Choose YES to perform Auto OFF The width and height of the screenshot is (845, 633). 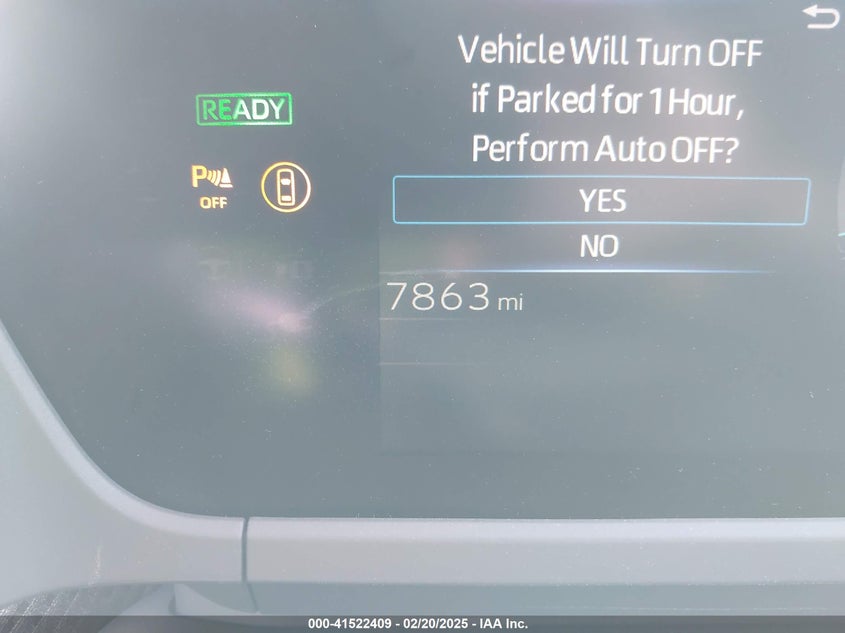(x=601, y=201)
